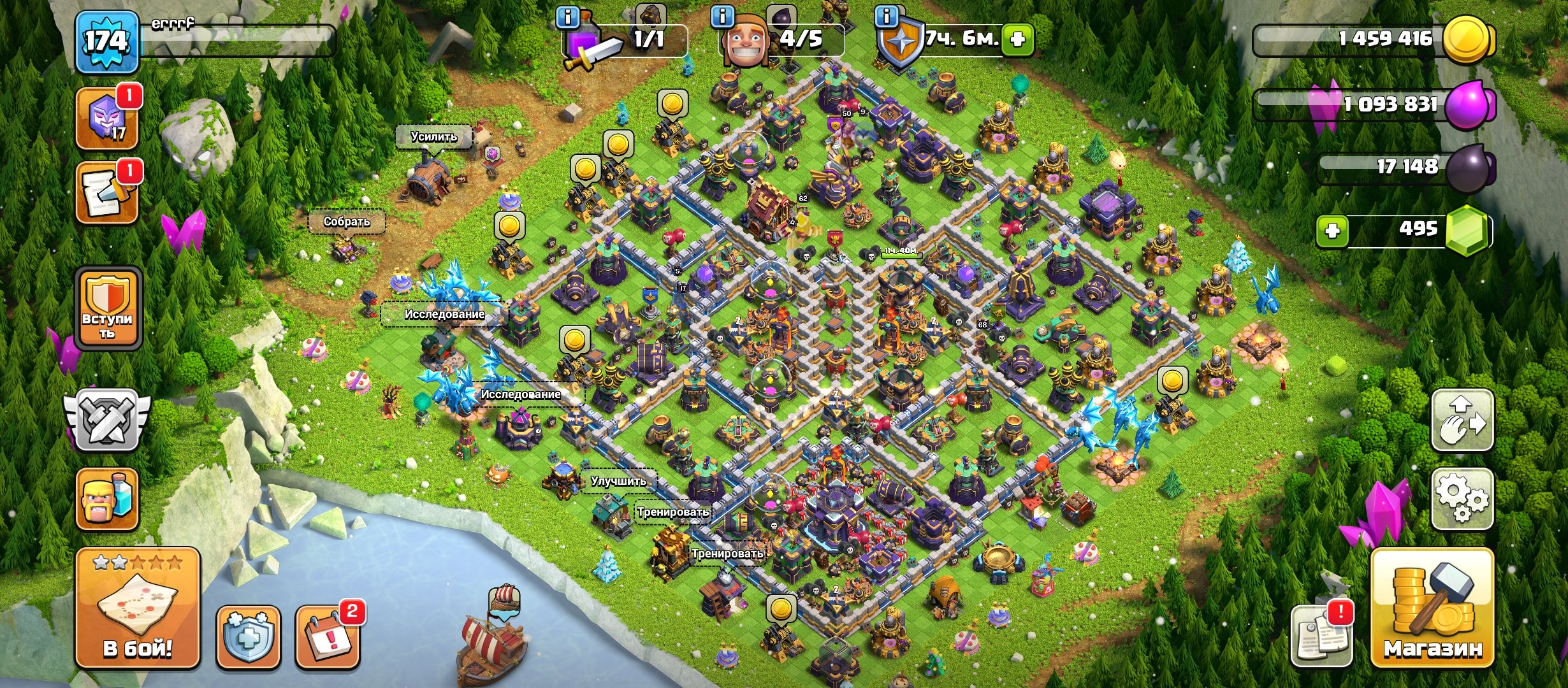1568x688 pixels.
Task: Open spell info via the i button
Action: tap(567, 18)
